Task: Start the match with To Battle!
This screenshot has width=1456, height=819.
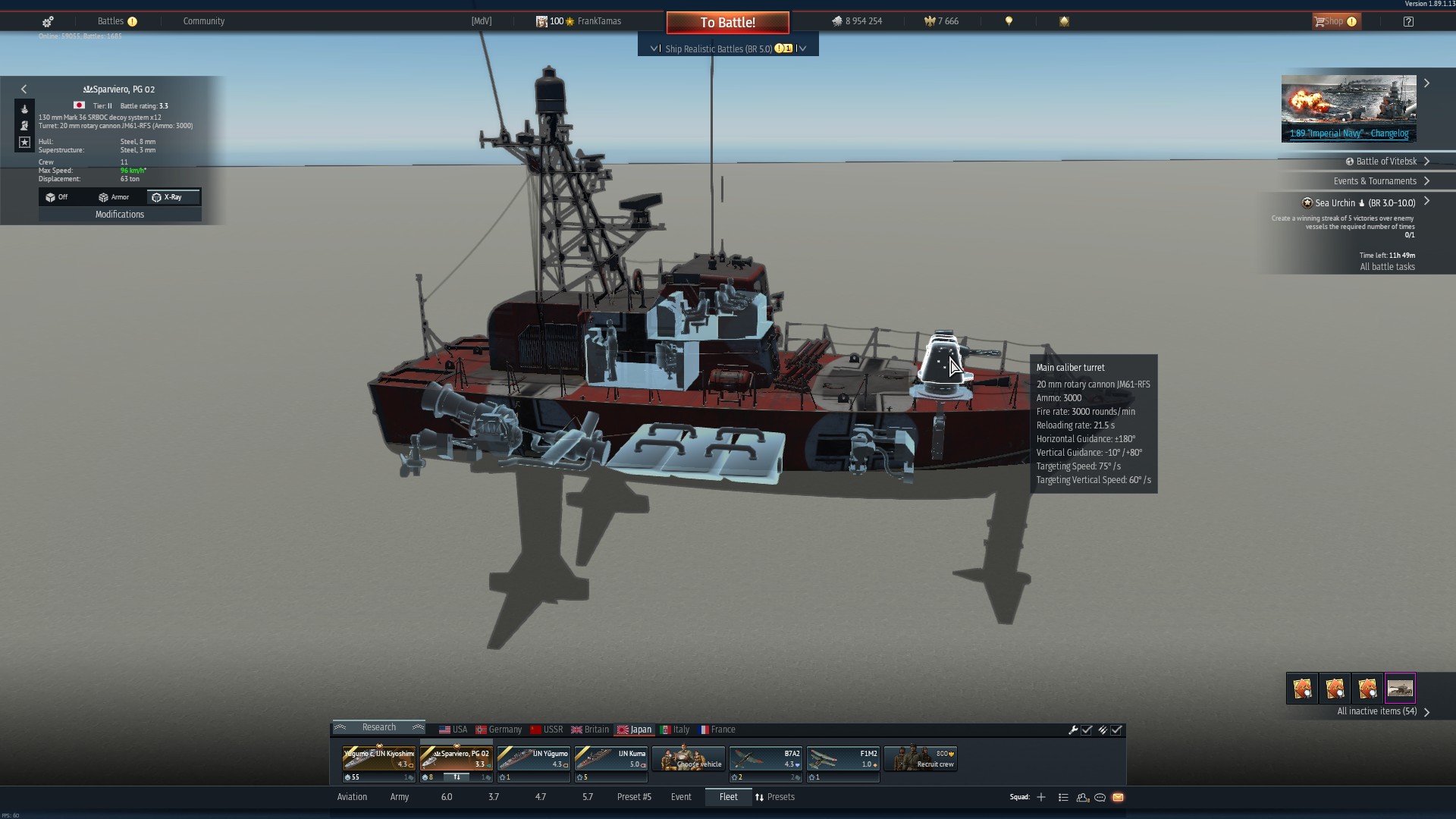Action: point(727,23)
